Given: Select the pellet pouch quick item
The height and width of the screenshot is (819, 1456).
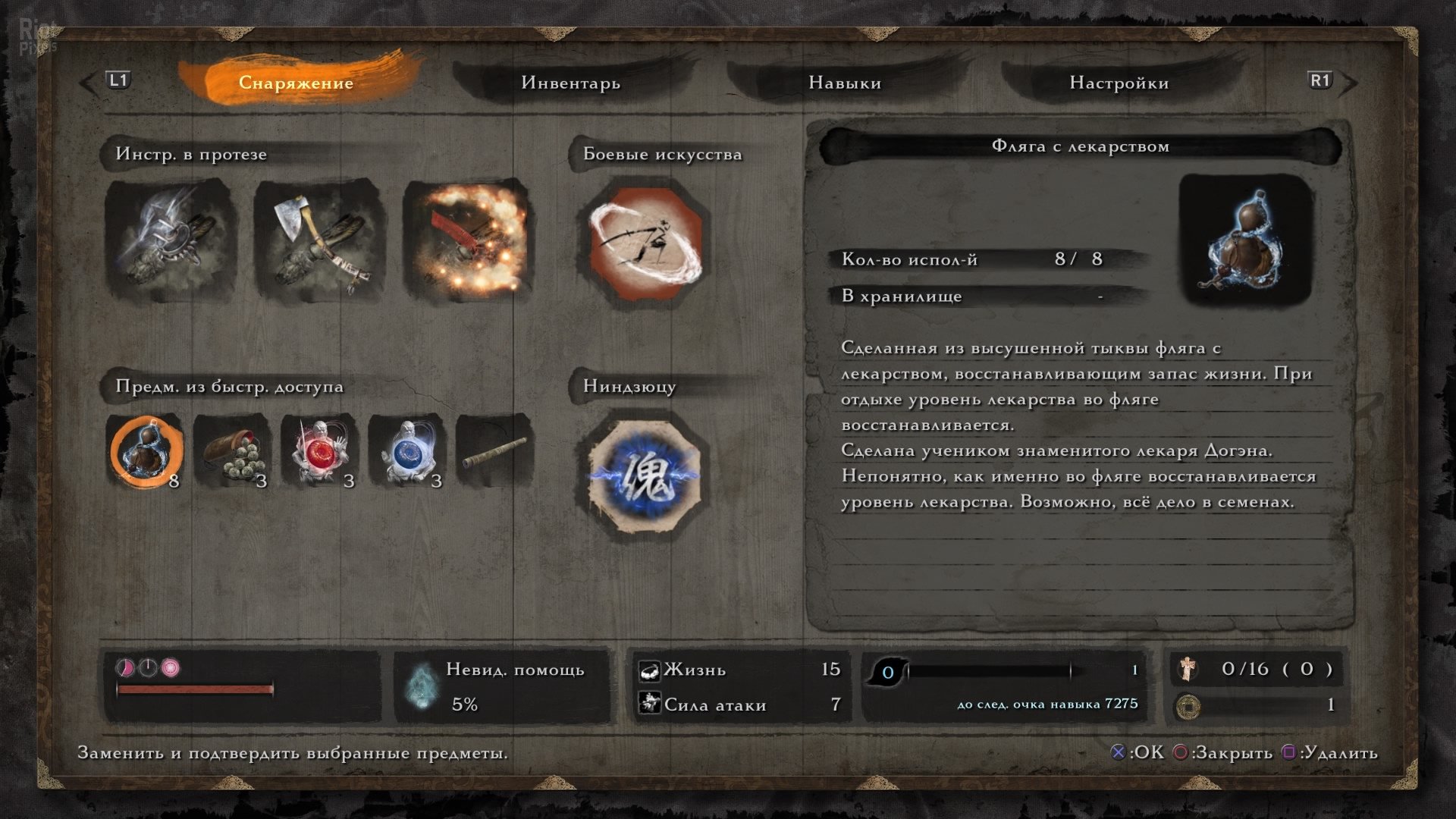Looking at the screenshot, I should [233, 452].
